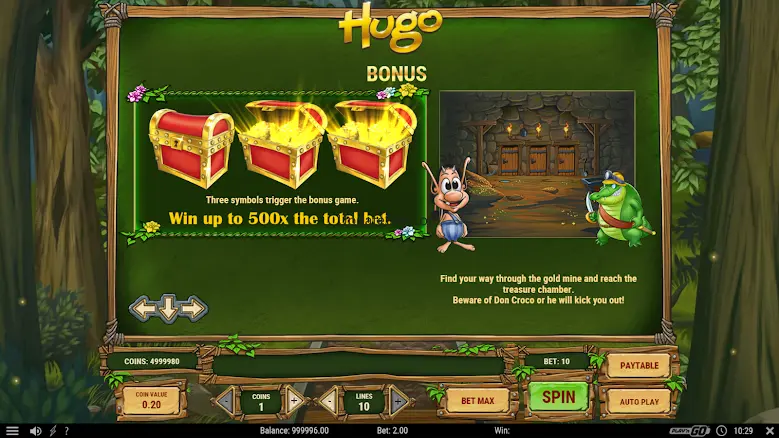Go to the previous paytable page
Image resolution: width=779 pixels, height=438 pixels.
click(144, 309)
